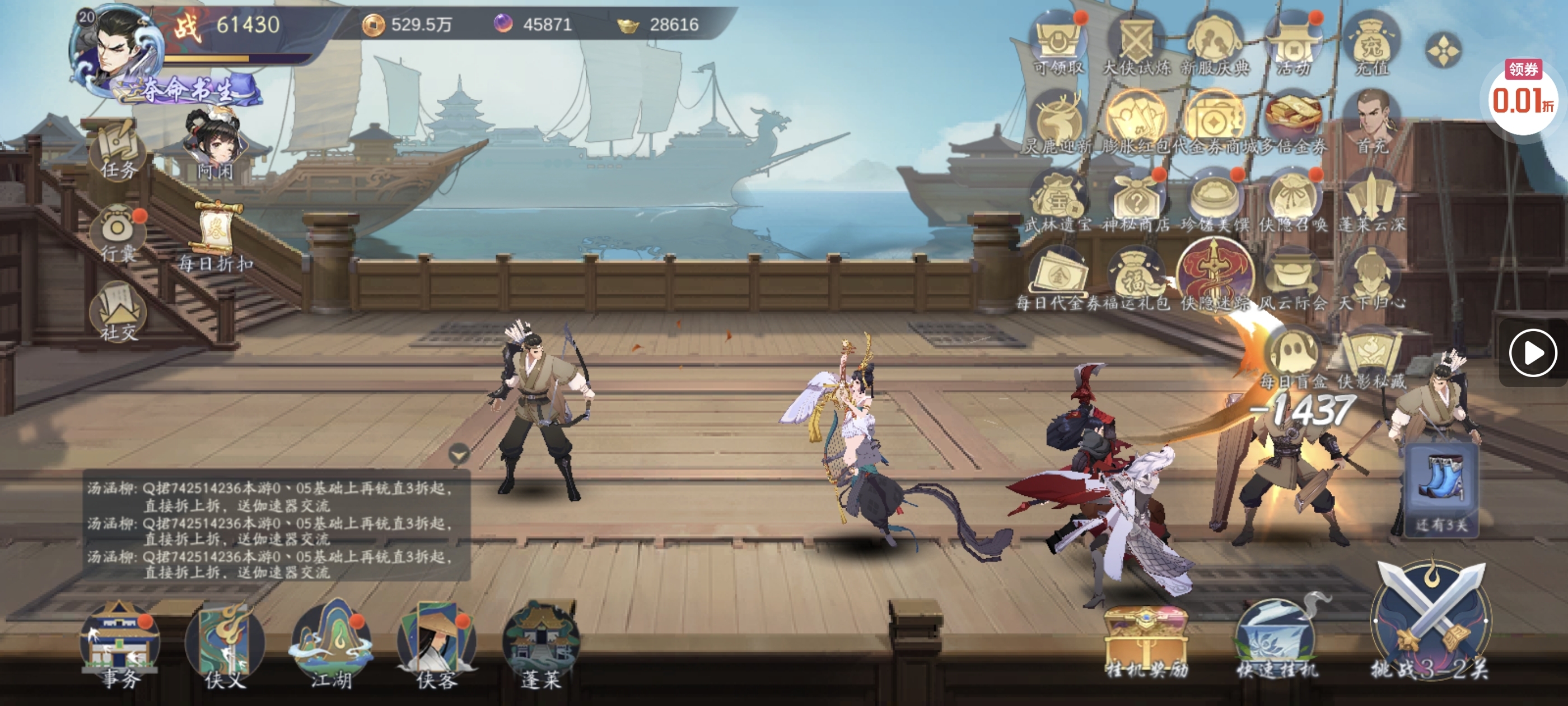The image size is (1568, 706).
Task: Open the 社交 social menu
Action: 119,313
